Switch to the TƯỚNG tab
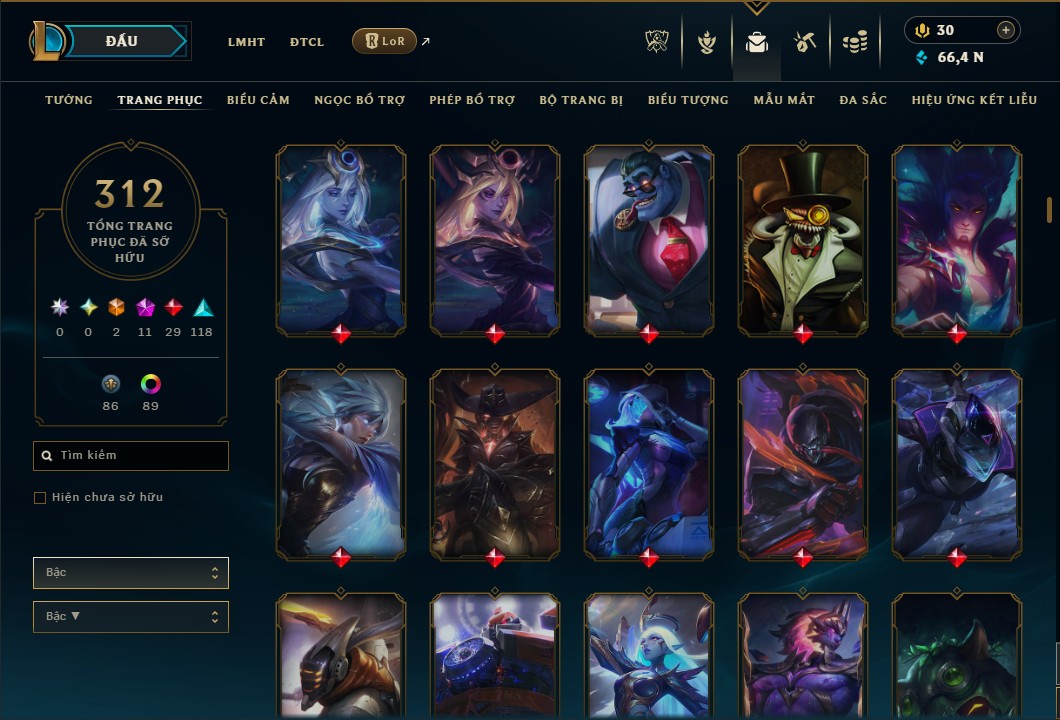The width and height of the screenshot is (1060, 720). [69, 100]
